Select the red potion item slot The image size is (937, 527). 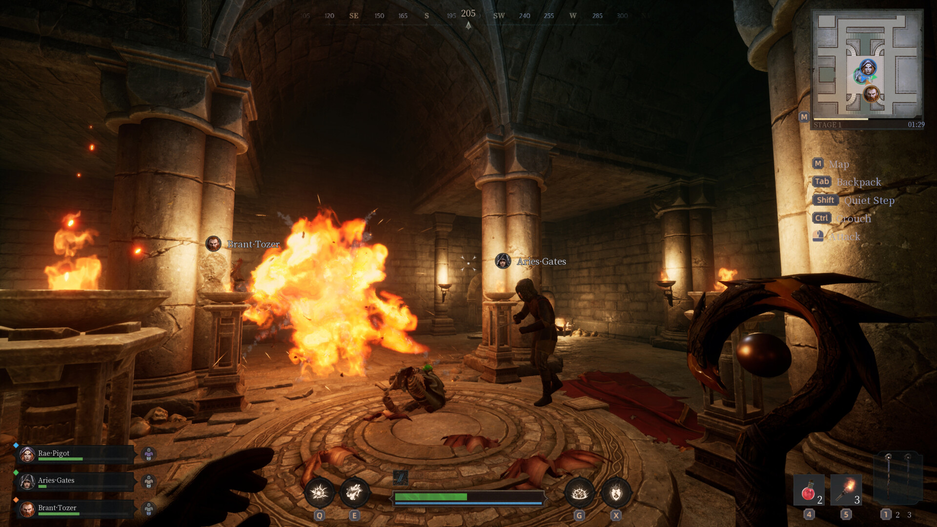809,491
